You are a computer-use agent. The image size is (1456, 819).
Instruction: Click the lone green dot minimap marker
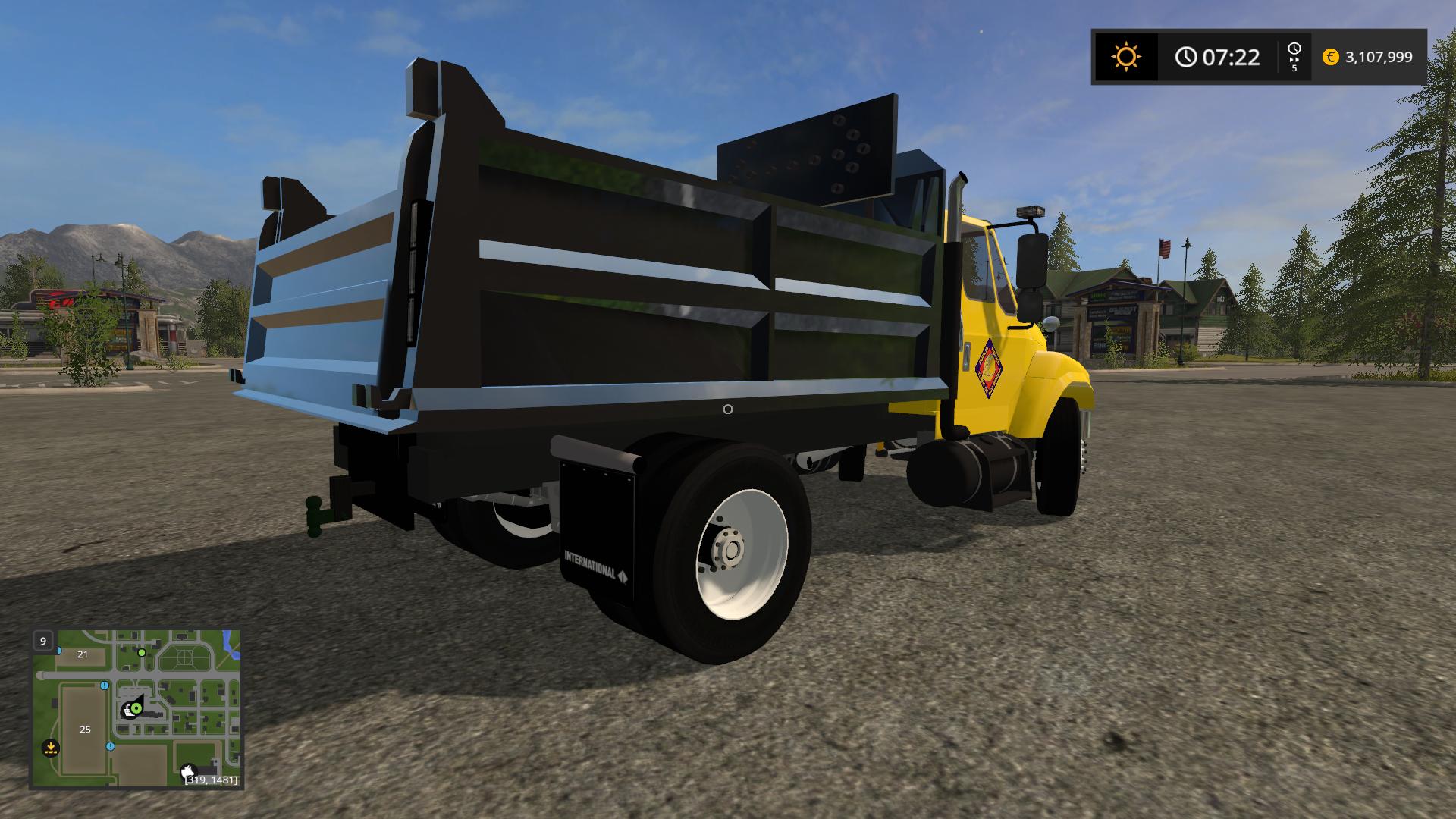pos(142,652)
